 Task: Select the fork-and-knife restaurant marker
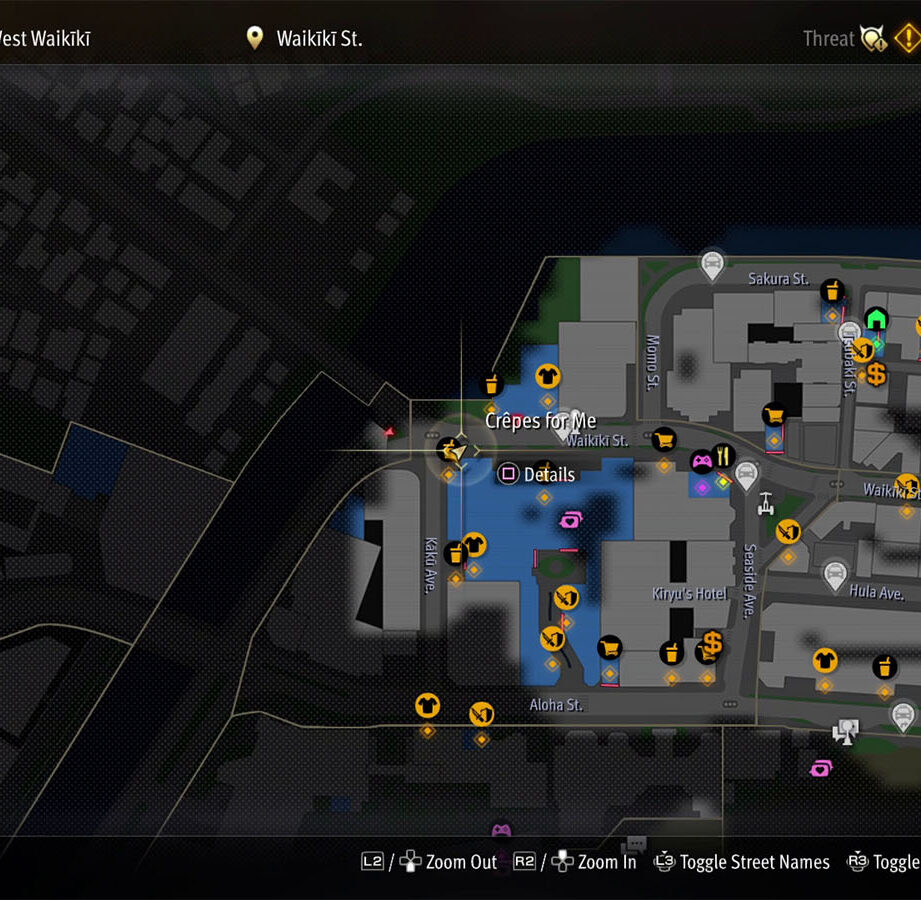[x=724, y=456]
